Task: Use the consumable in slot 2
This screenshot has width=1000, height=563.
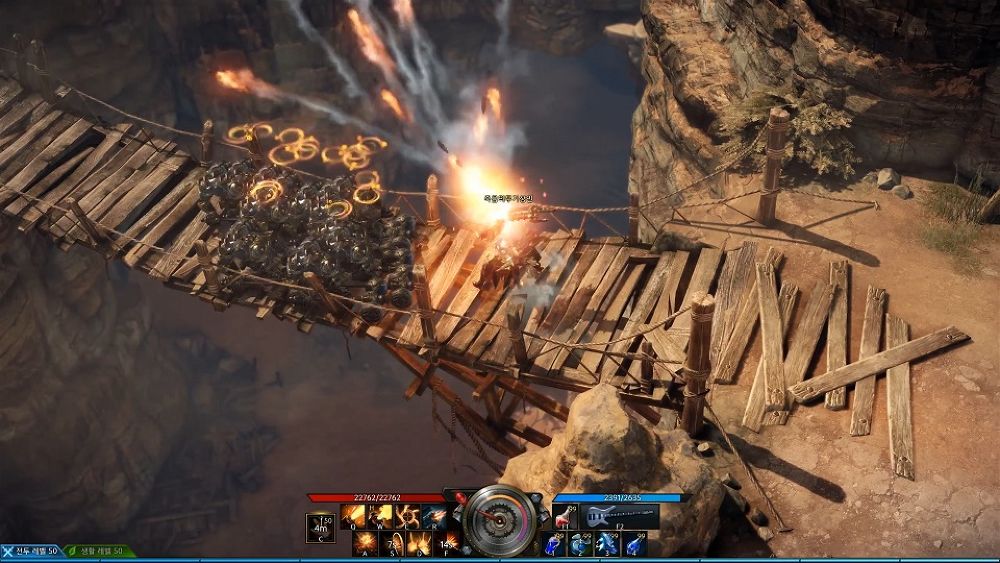Action: [581, 544]
